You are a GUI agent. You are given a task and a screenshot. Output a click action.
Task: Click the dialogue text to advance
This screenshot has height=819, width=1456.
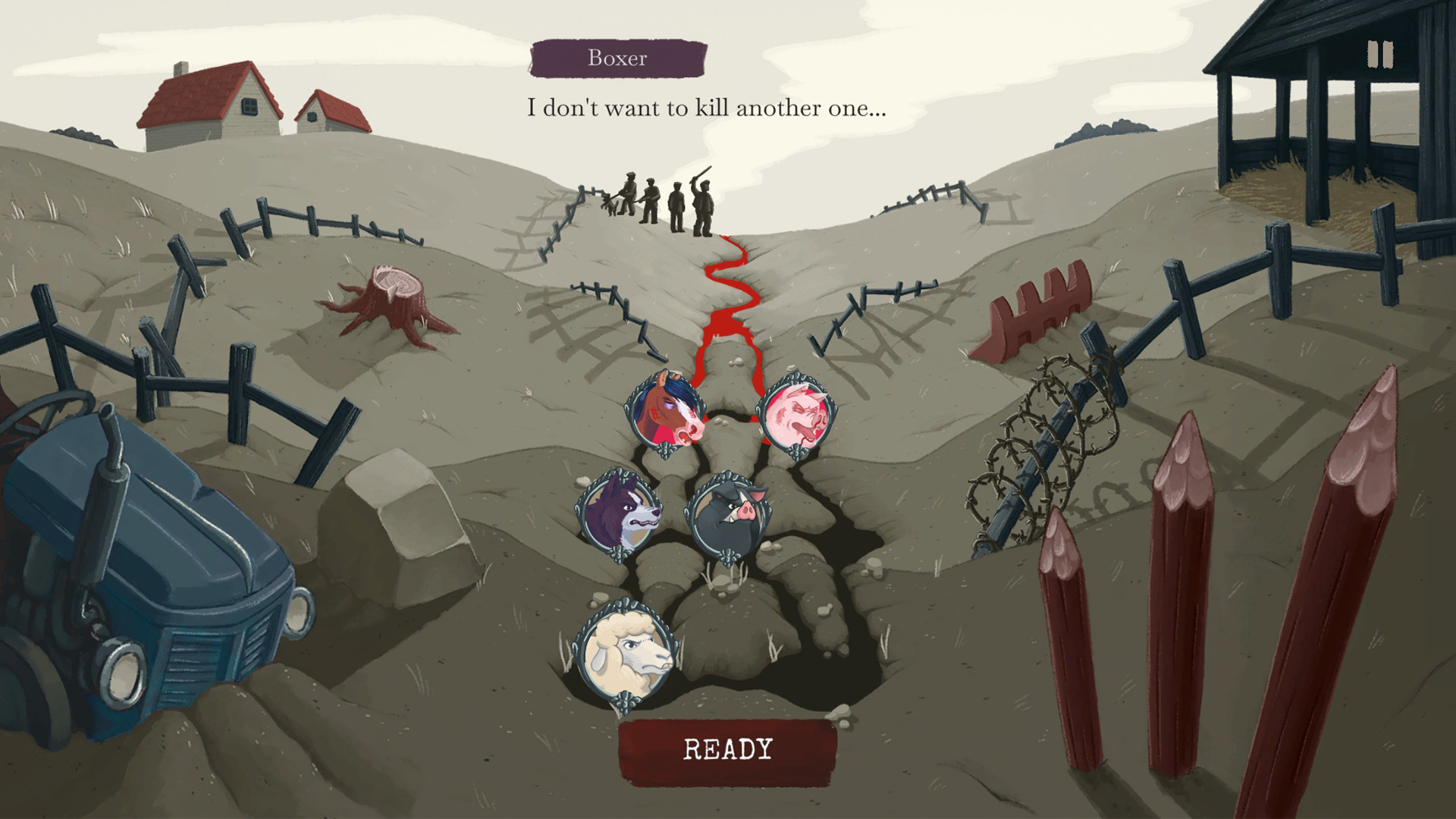pyautogui.click(x=707, y=109)
